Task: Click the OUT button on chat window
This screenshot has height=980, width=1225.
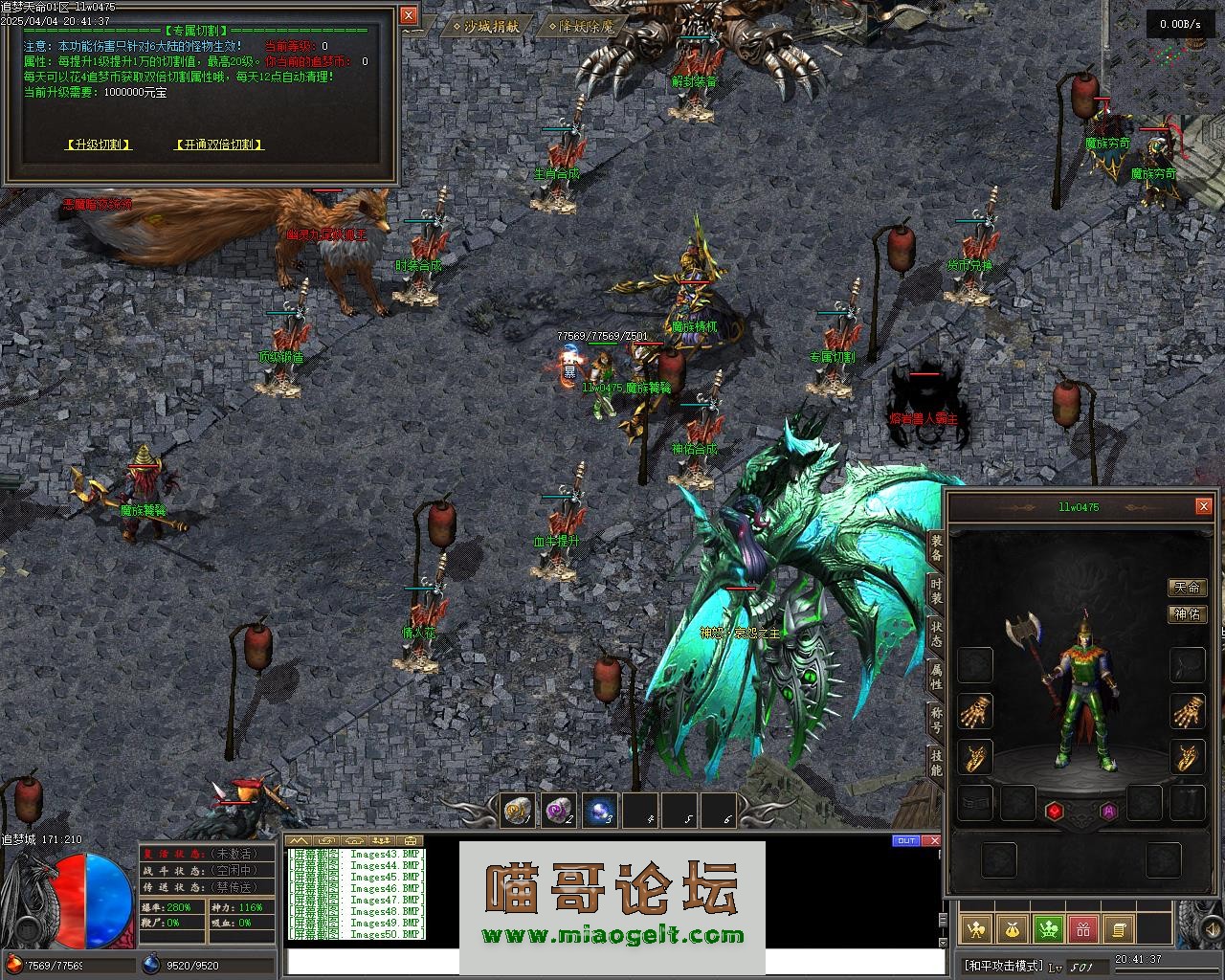Action: tap(904, 841)
